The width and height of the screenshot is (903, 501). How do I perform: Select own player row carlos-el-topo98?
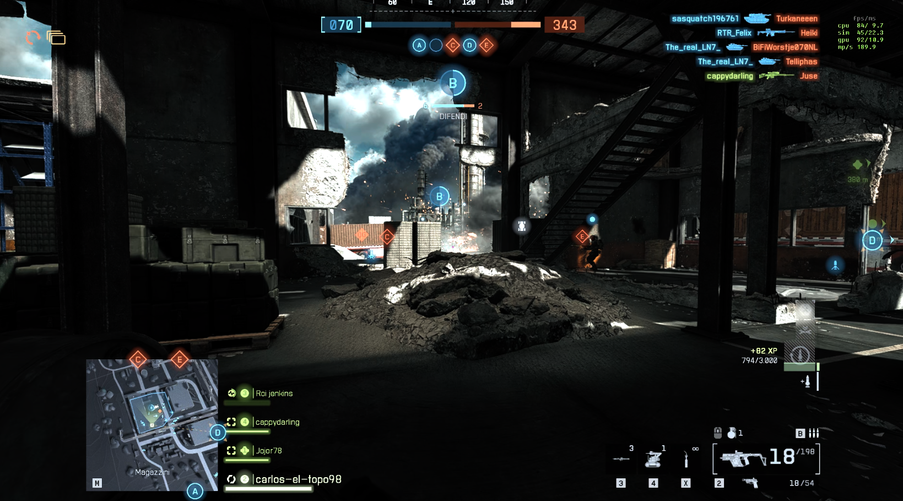coord(297,480)
